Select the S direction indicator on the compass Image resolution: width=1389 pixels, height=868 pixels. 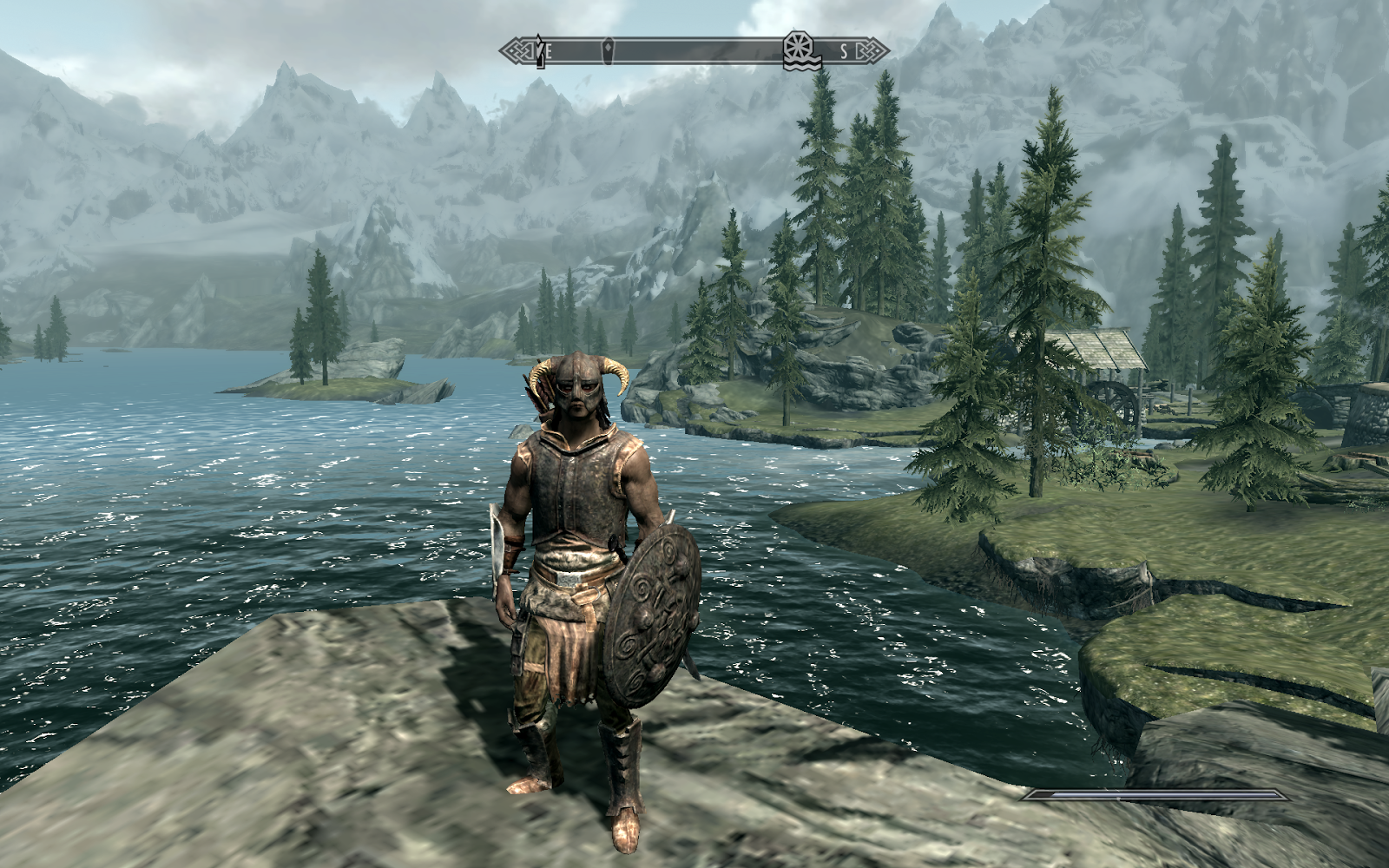point(844,50)
